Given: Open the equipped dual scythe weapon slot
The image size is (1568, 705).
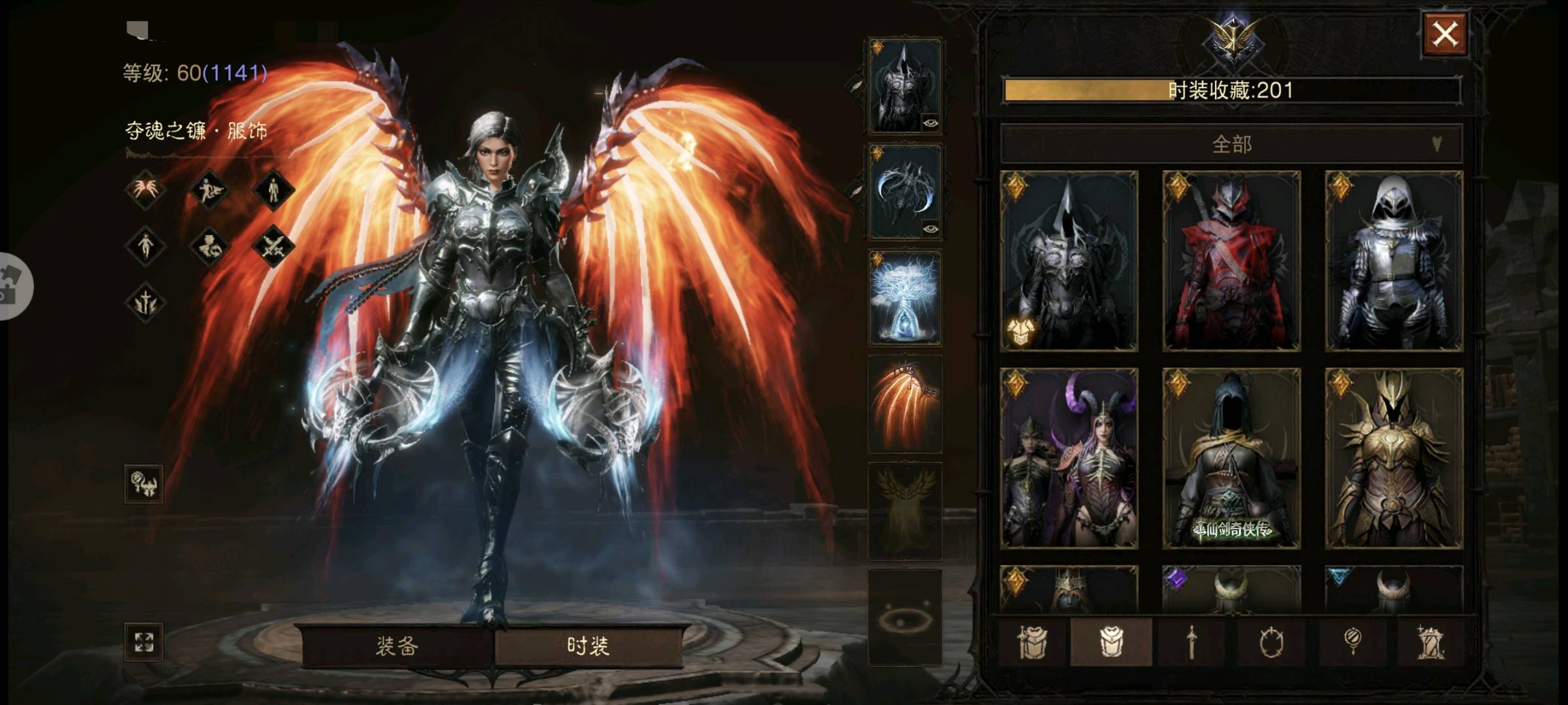Looking at the screenshot, I should point(905,192).
